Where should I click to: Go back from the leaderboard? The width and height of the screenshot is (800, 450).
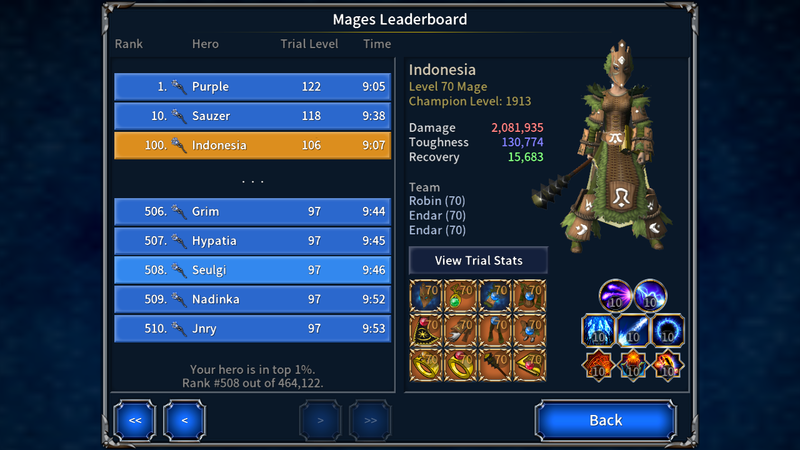(x=605, y=420)
